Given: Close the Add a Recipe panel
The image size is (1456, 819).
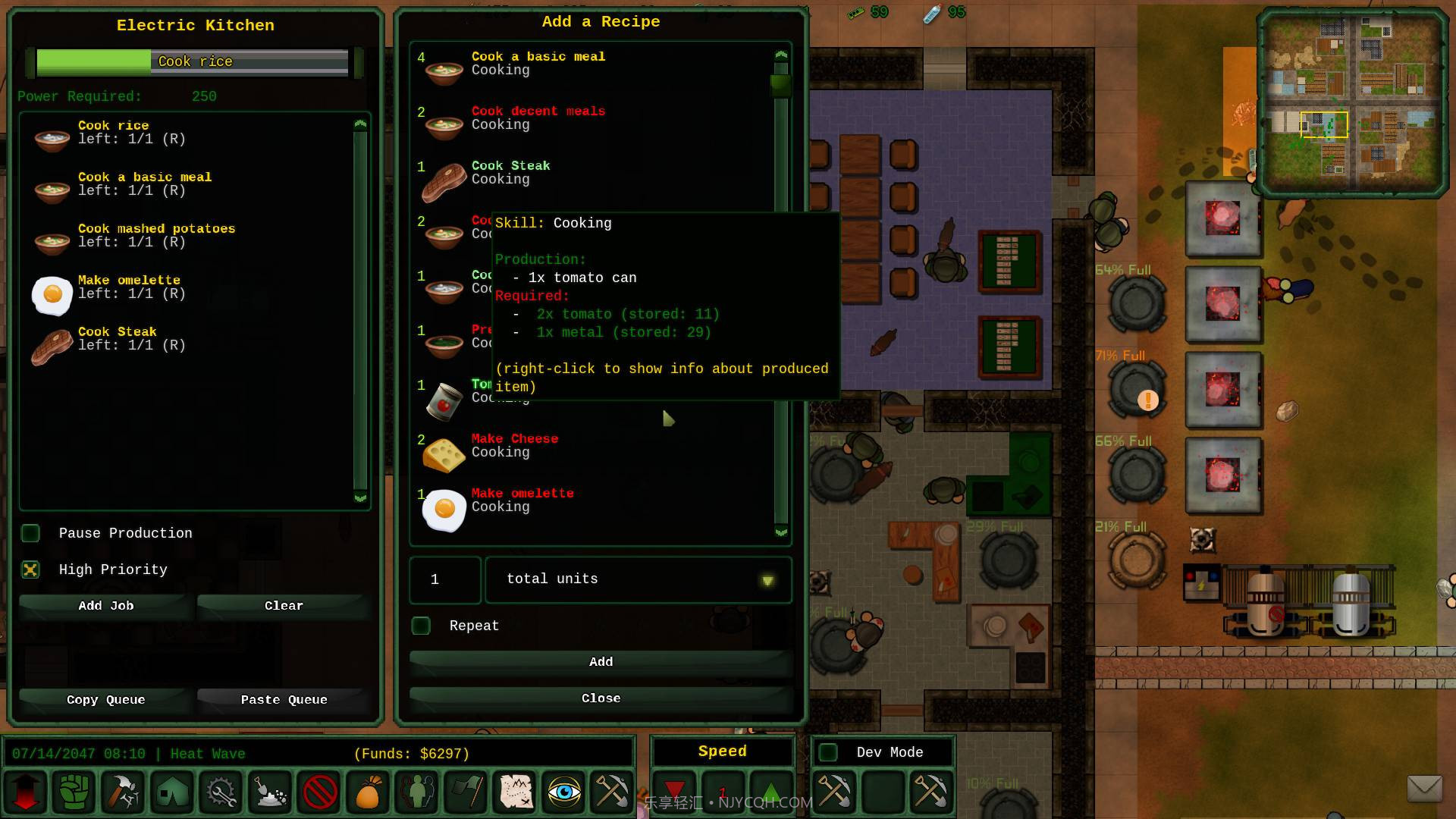Looking at the screenshot, I should point(601,698).
